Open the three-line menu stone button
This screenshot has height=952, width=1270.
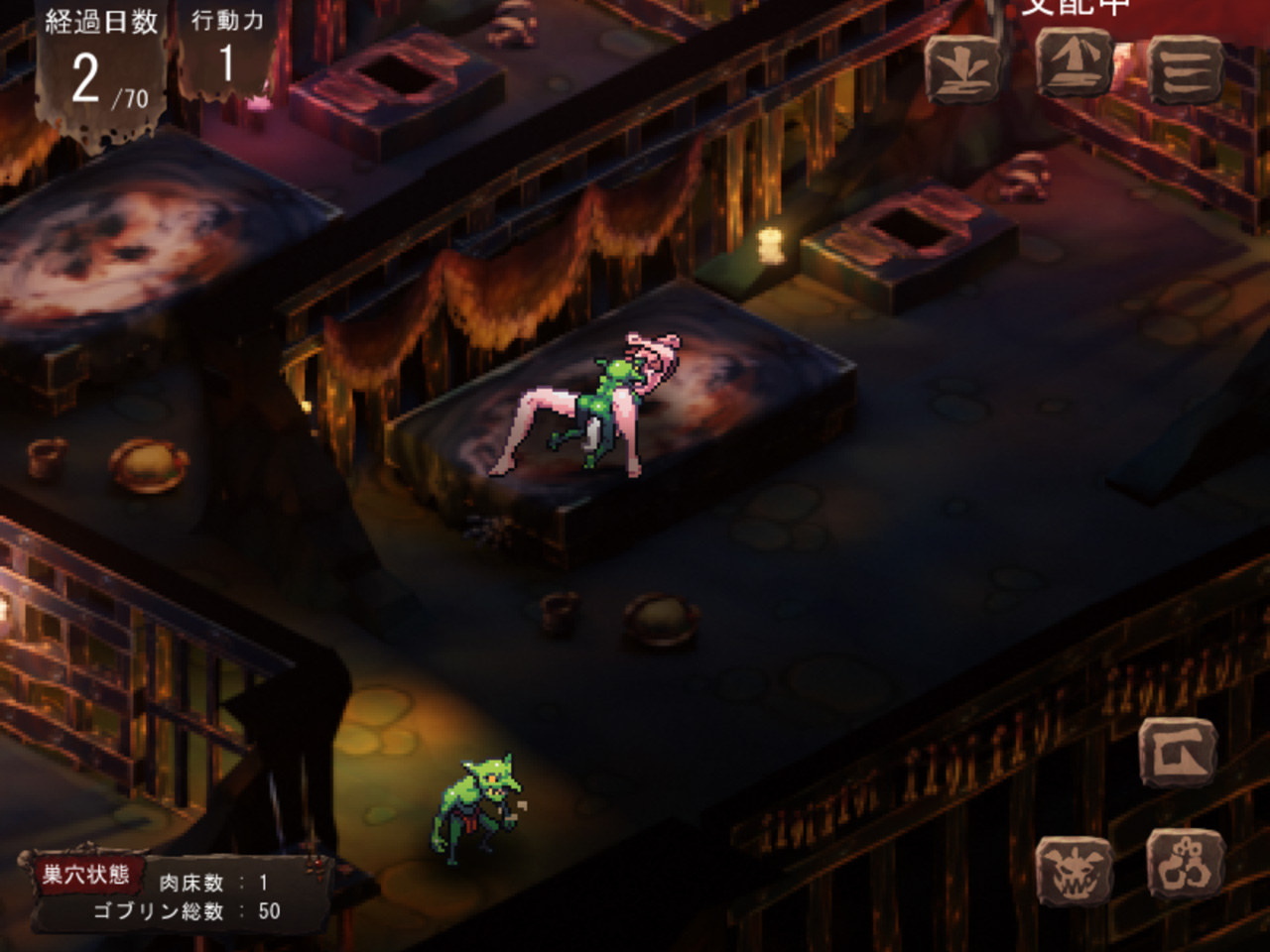tap(1186, 69)
